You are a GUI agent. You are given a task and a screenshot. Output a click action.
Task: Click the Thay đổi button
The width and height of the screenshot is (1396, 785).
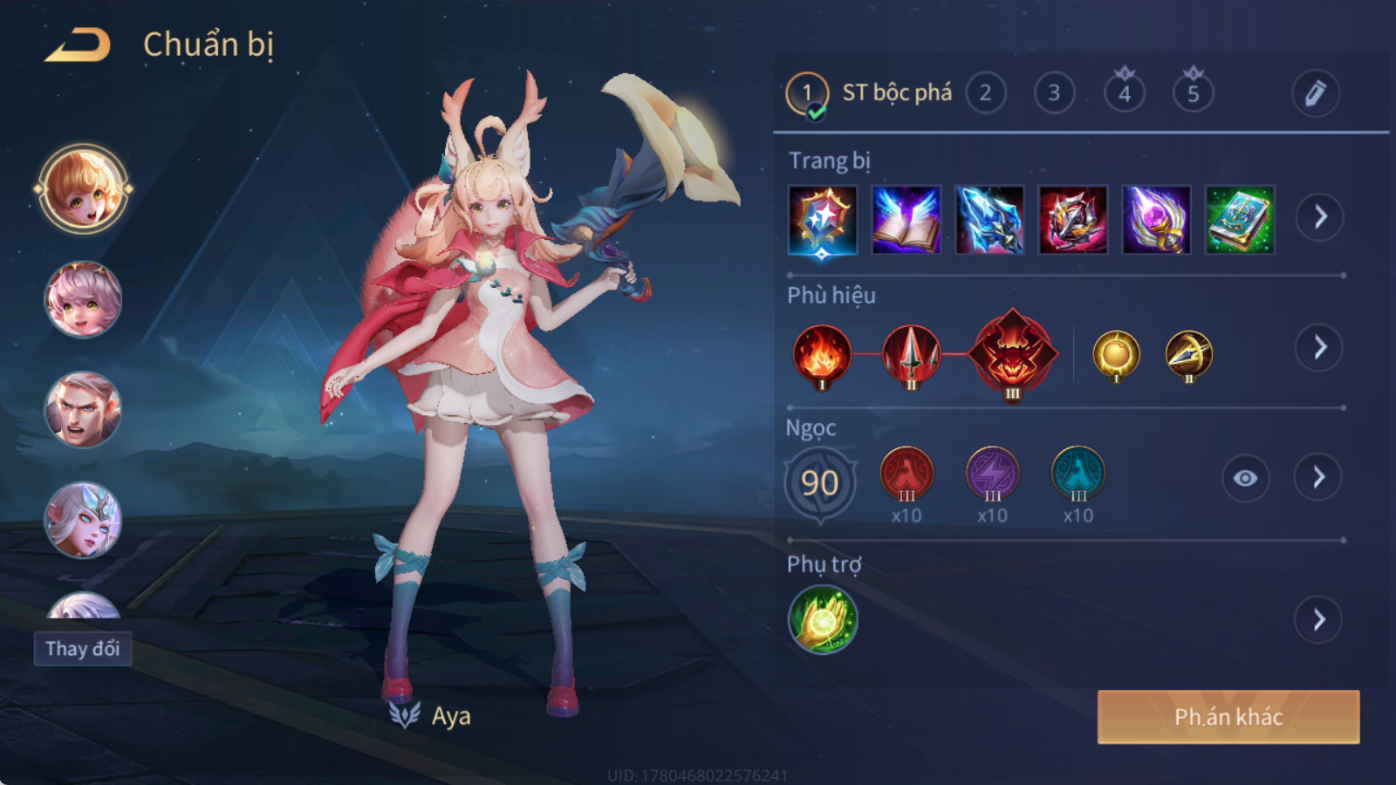click(x=83, y=649)
